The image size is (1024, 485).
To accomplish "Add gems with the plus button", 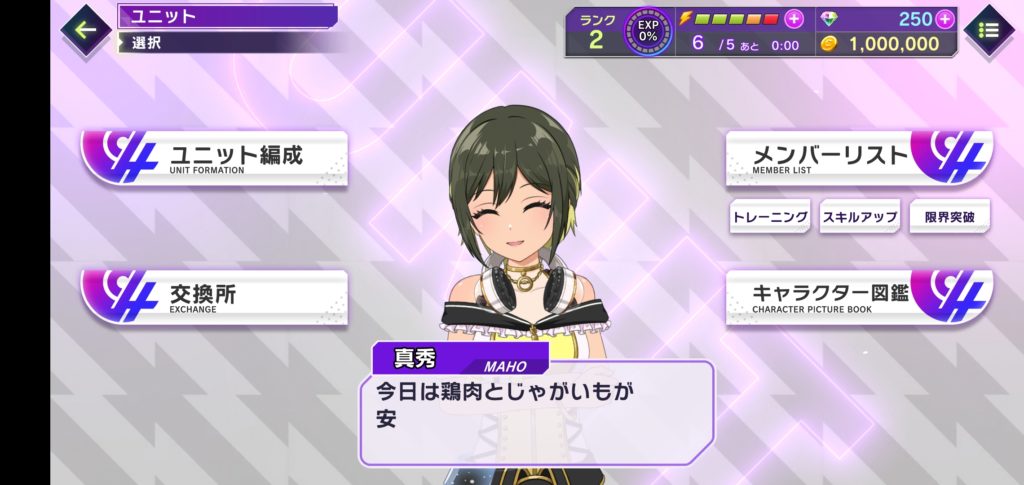I will click(945, 19).
